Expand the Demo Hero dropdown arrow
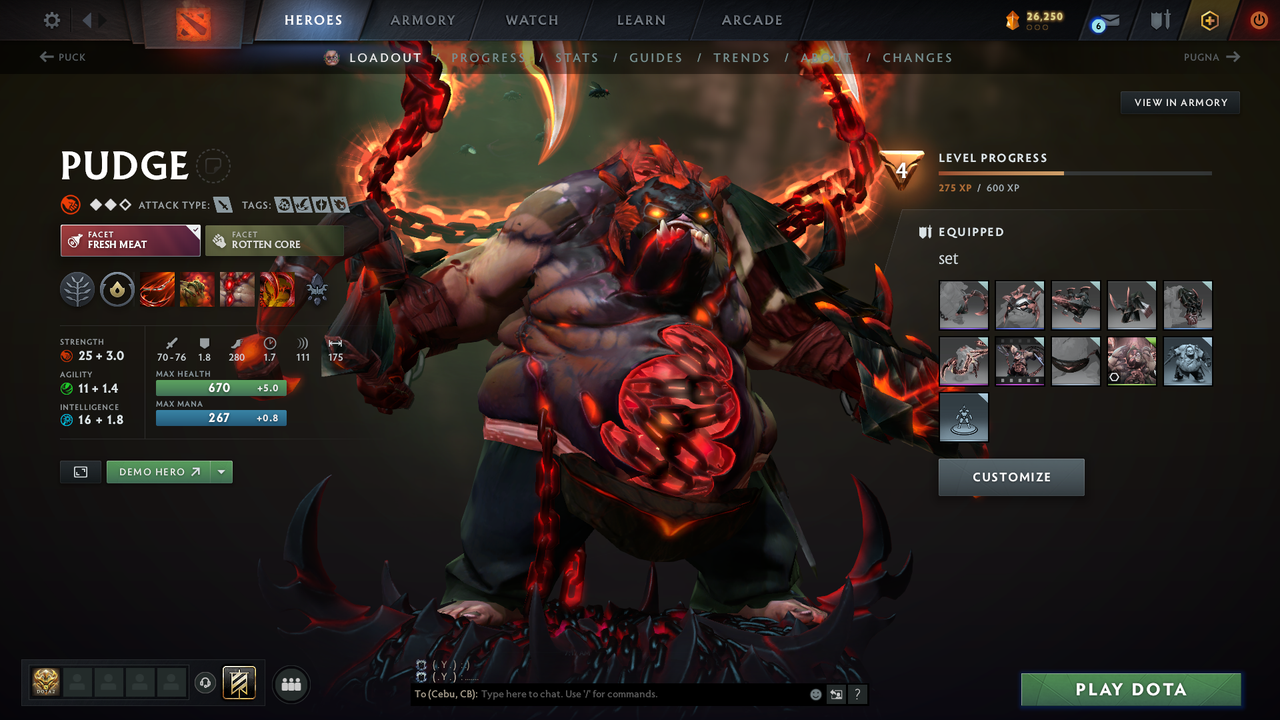This screenshot has height=720, width=1280. (222, 471)
